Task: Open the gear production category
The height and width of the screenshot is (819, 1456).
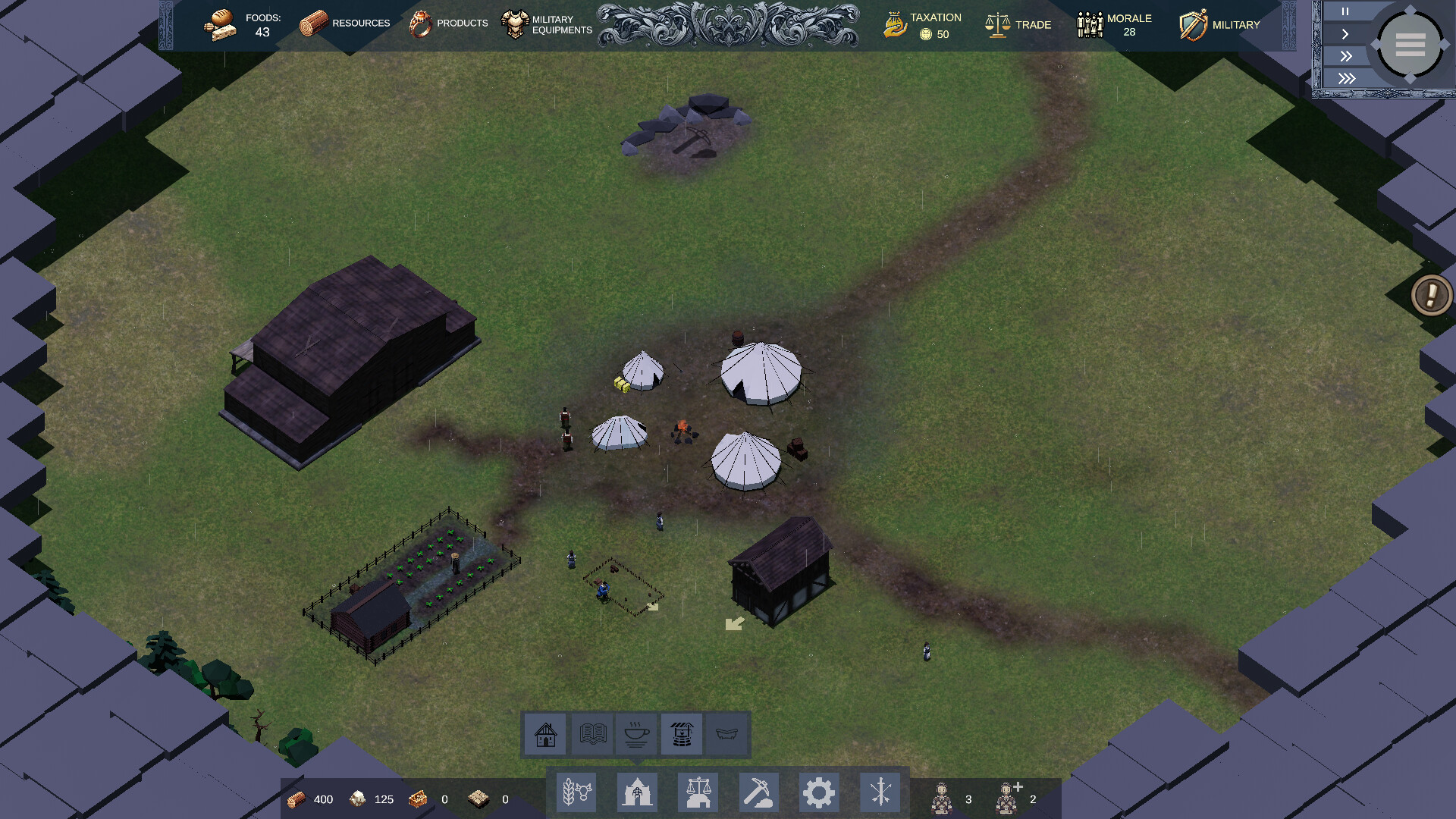Action: 819,792
